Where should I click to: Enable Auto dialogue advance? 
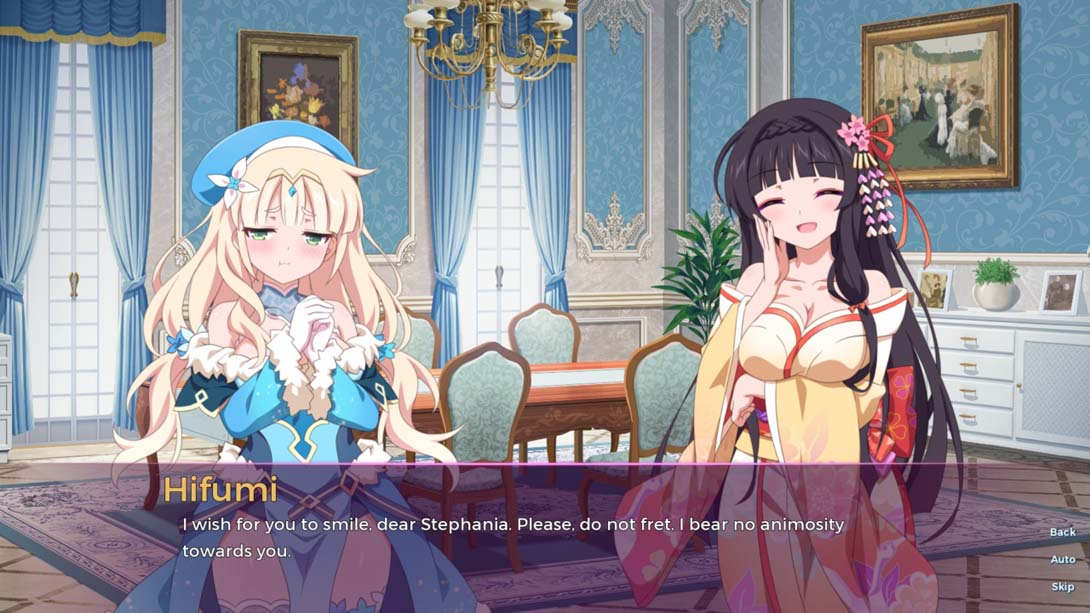[x=1062, y=559]
